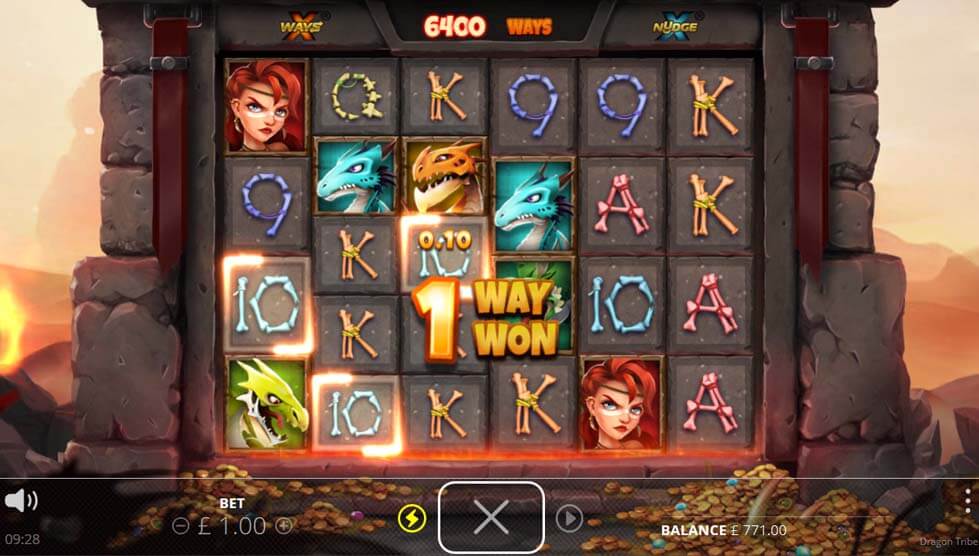Decrease the bet with the minus button
Screen dimensions: 979x556
click(x=180, y=525)
